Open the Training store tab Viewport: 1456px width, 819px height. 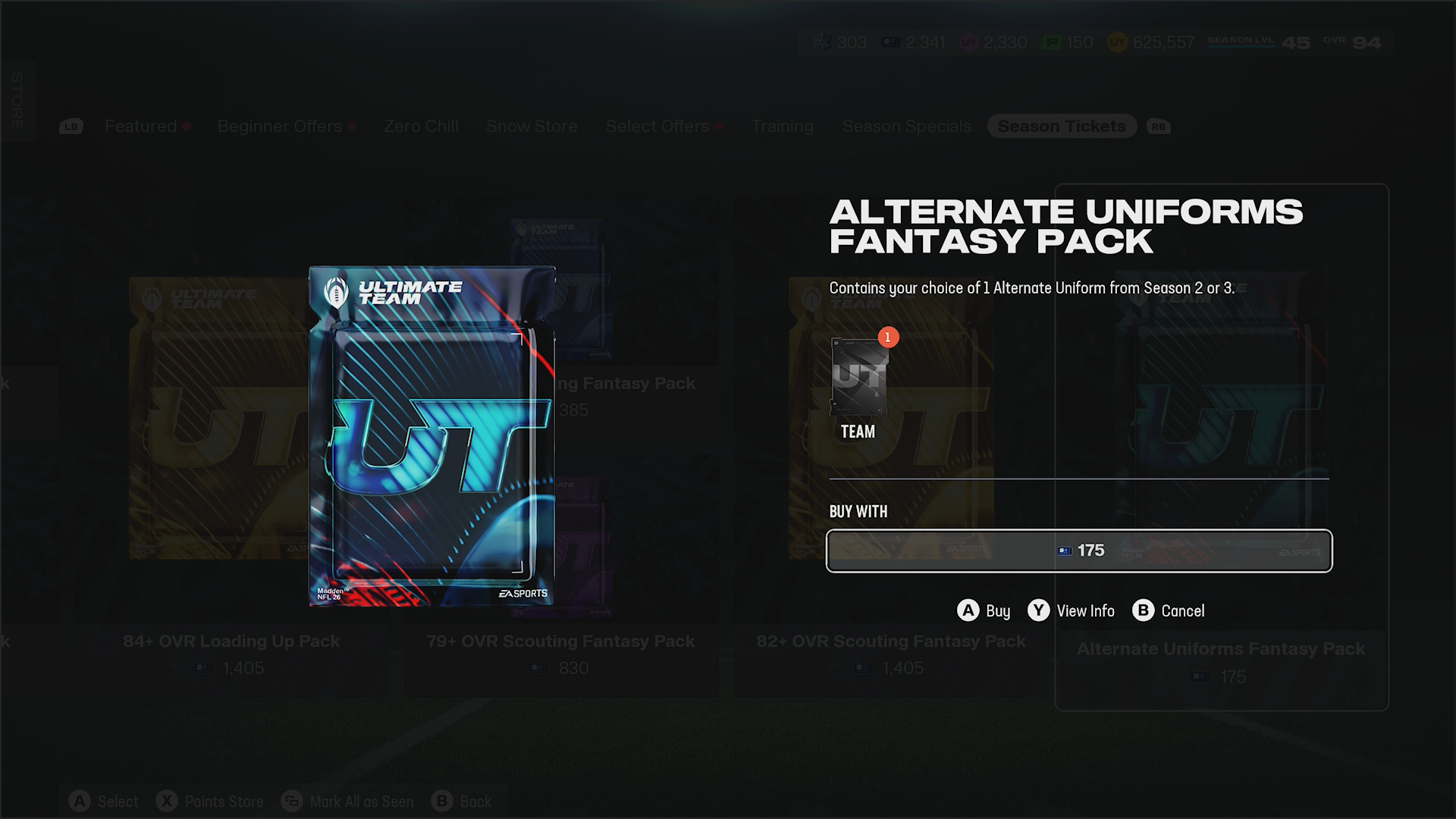pos(782,127)
